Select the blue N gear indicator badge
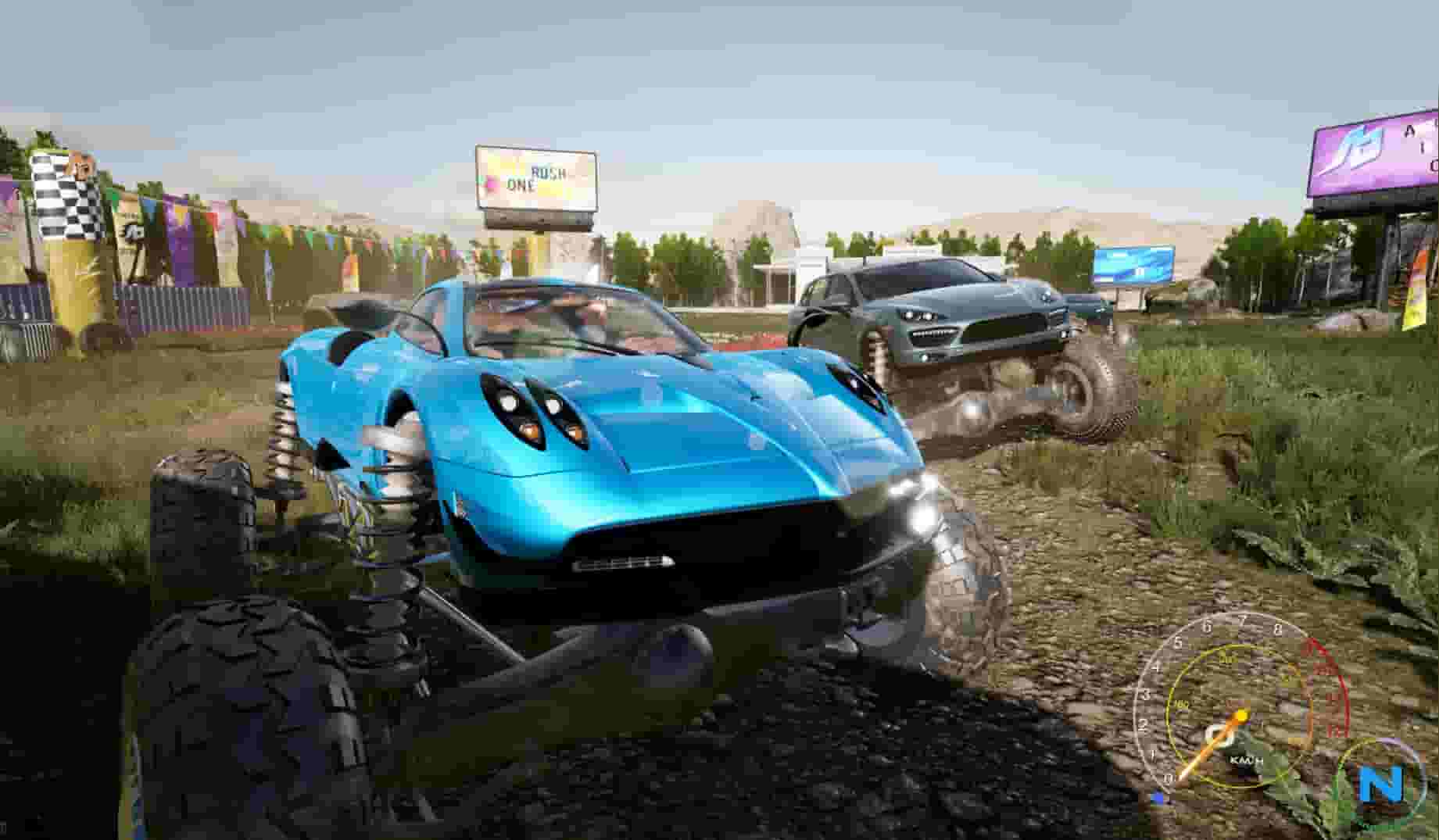Screen dimensions: 1439x840 pyautogui.click(x=1381, y=783)
